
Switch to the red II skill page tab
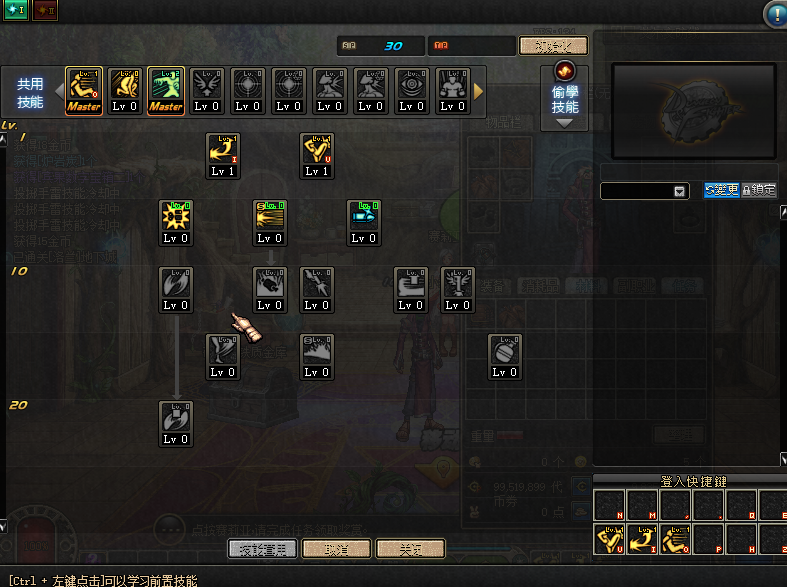coord(44,10)
